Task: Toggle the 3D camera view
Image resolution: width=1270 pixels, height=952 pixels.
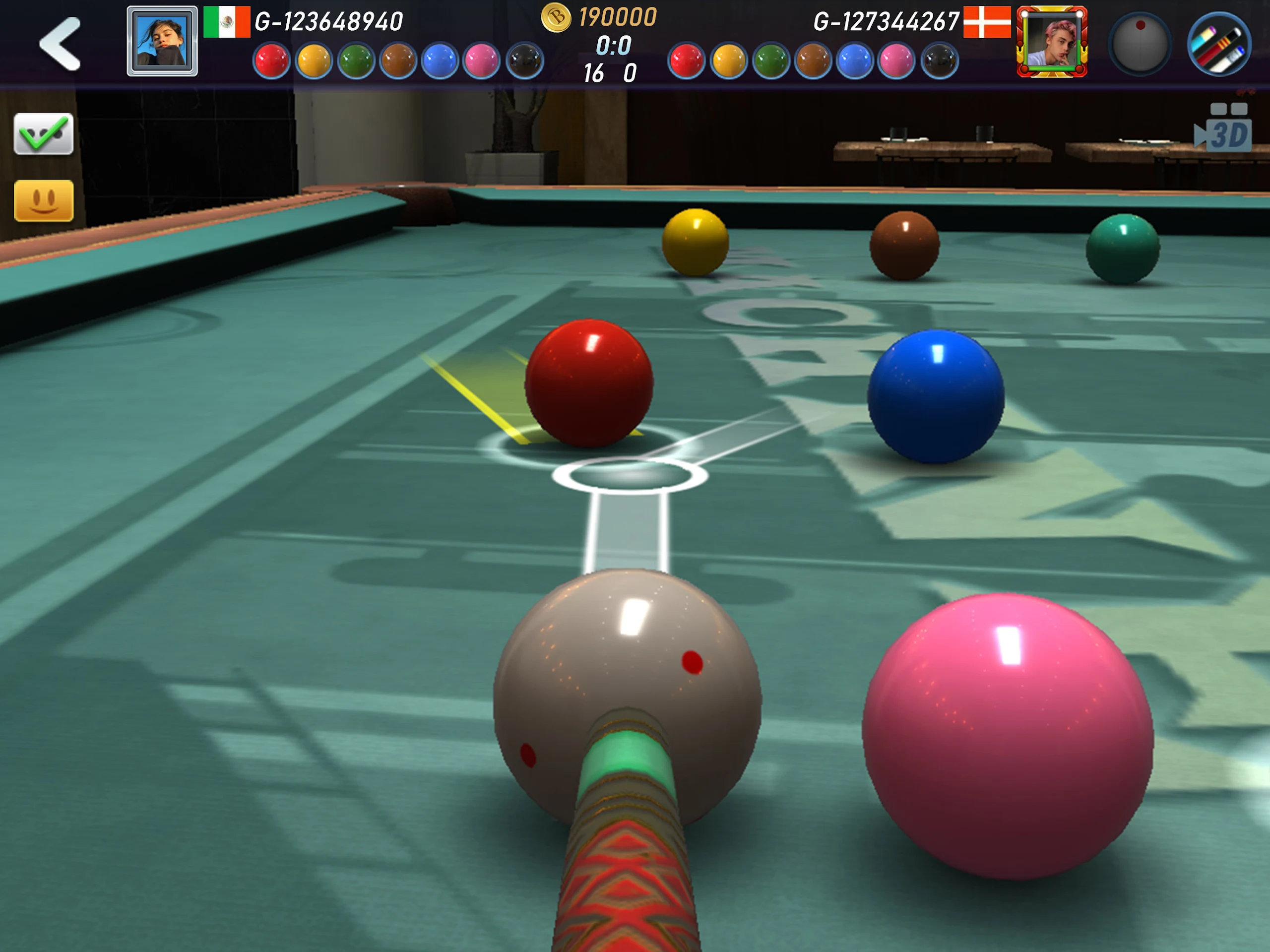Action: point(1223,130)
